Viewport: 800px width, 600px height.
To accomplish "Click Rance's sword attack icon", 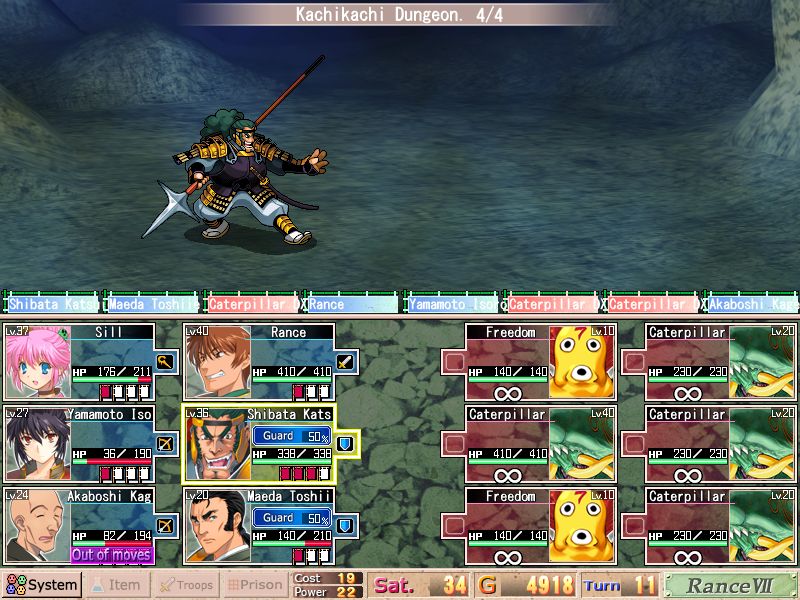I will (x=345, y=362).
